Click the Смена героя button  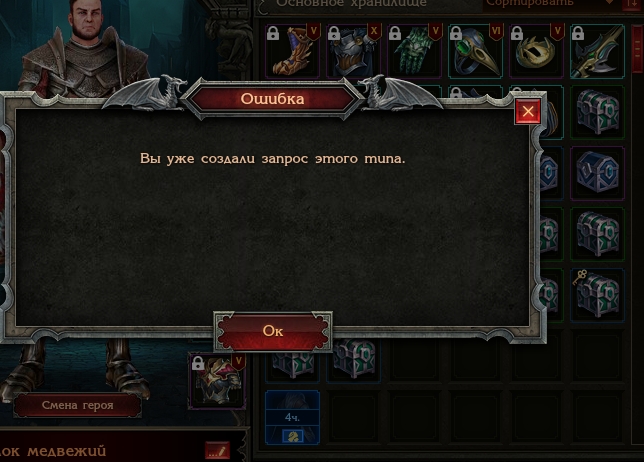(x=77, y=406)
